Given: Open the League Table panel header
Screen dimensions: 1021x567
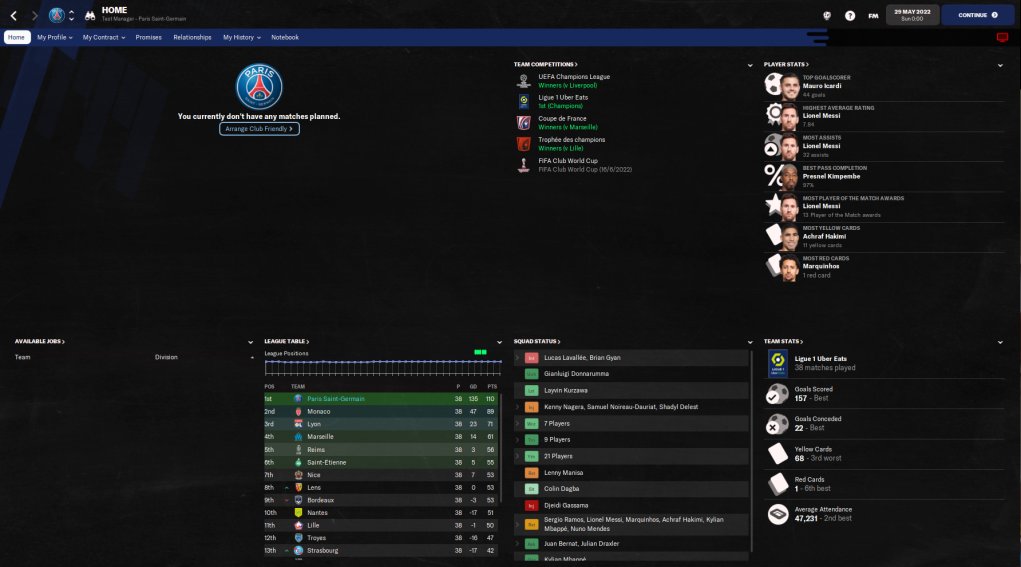Looking at the screenshot, I should click(x=287, y=341).
